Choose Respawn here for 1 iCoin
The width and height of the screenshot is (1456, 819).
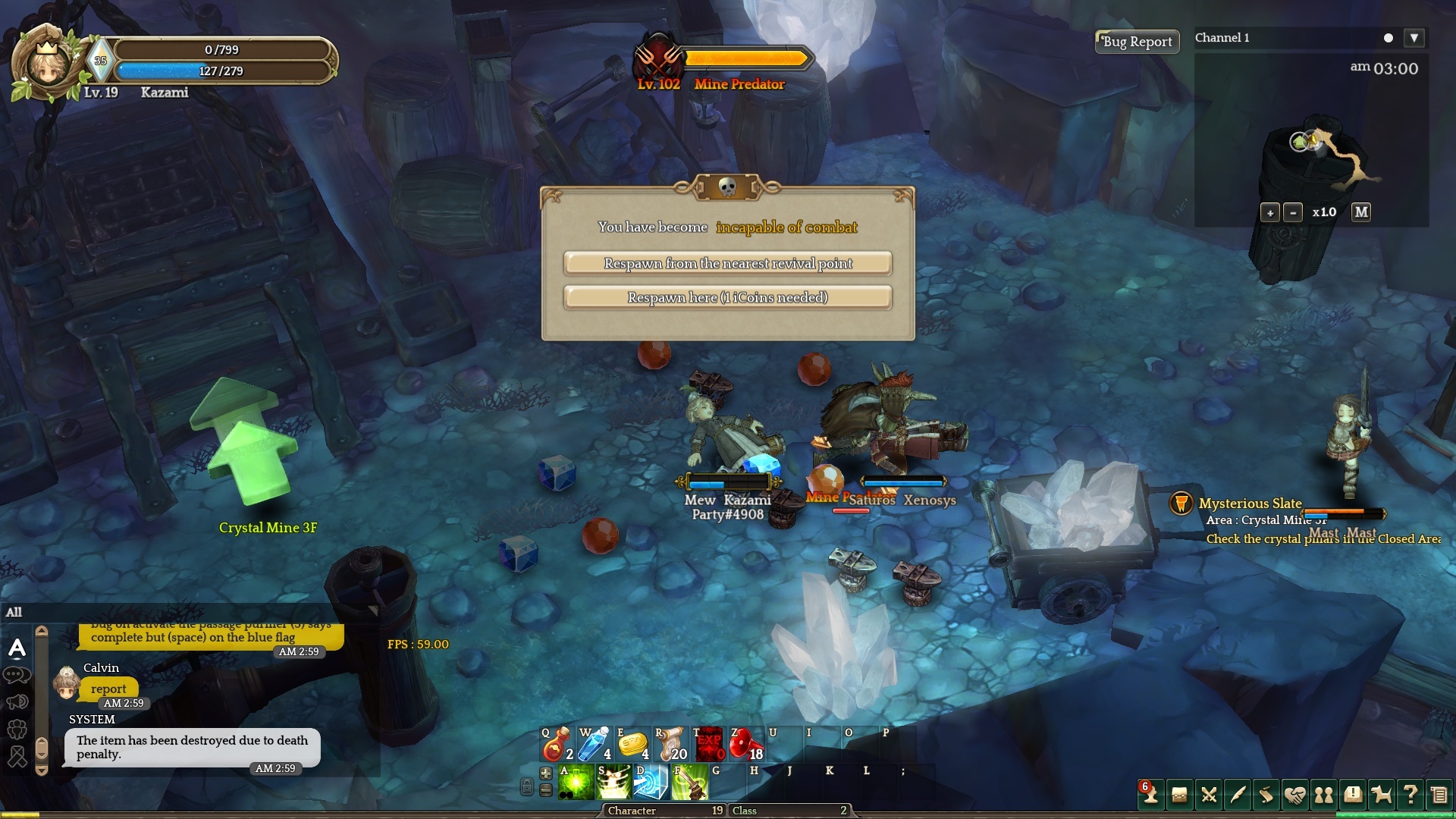(727, 297)
